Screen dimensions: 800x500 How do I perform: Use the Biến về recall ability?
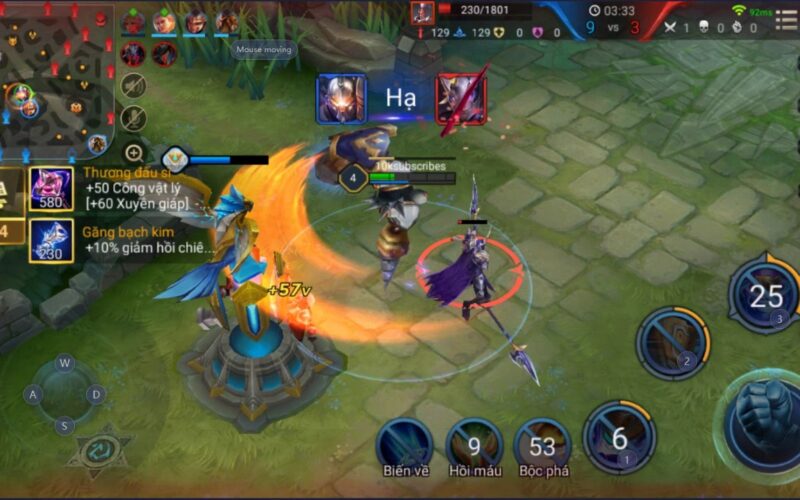[x=404, y=444]
